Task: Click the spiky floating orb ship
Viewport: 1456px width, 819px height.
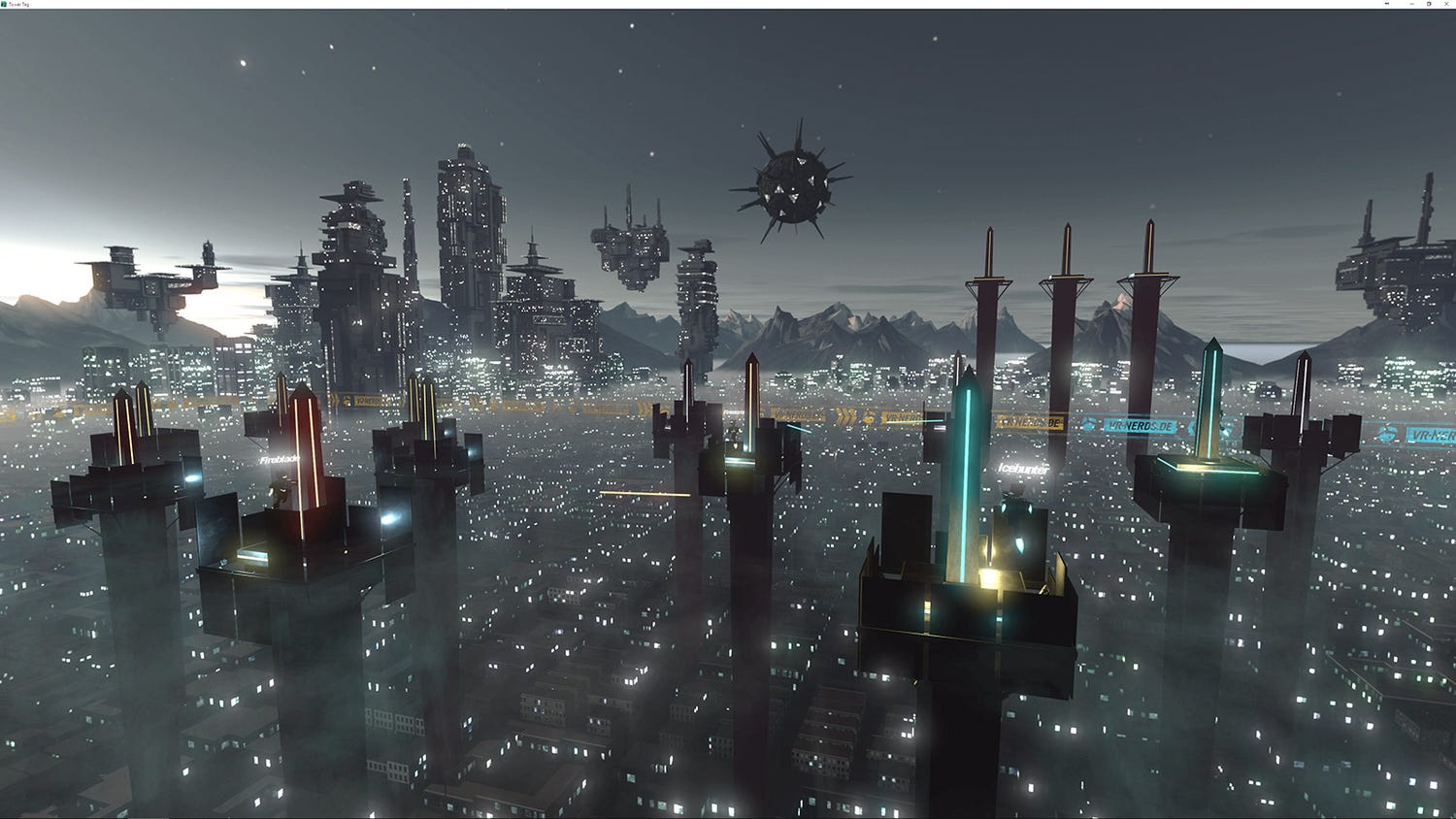Action: tap(788, 180)
